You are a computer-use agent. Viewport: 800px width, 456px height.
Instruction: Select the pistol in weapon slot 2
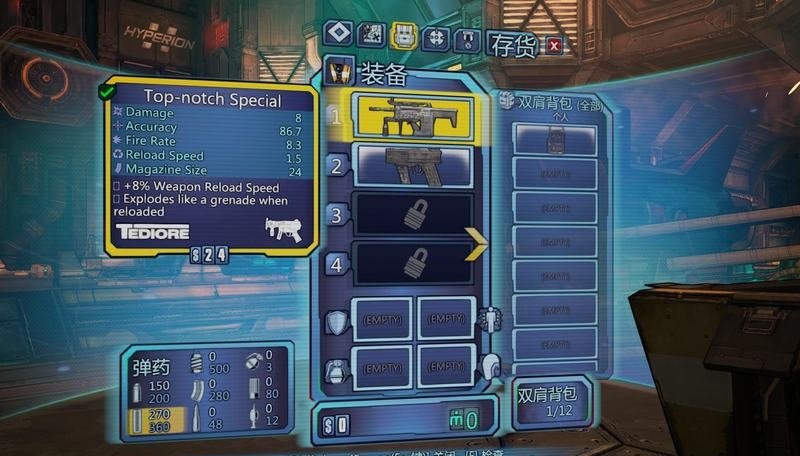click(415, 166)
